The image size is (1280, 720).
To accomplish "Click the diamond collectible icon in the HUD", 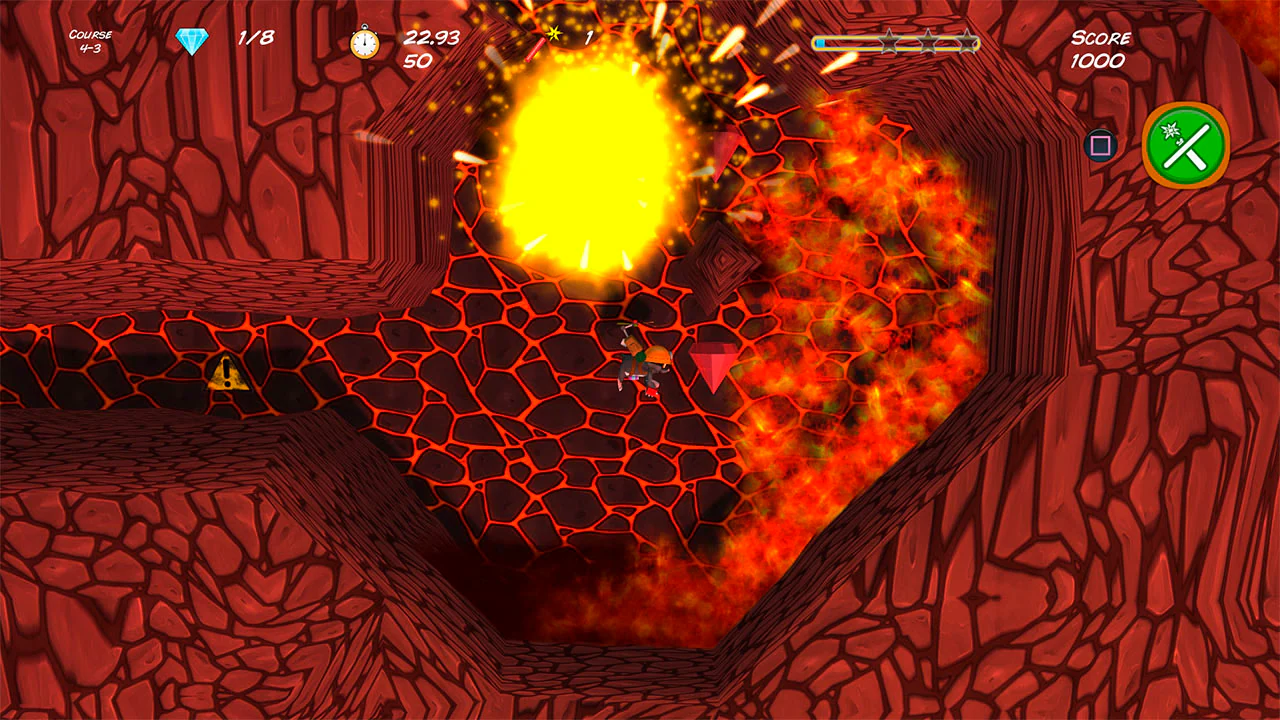I will tap(193, 38).
